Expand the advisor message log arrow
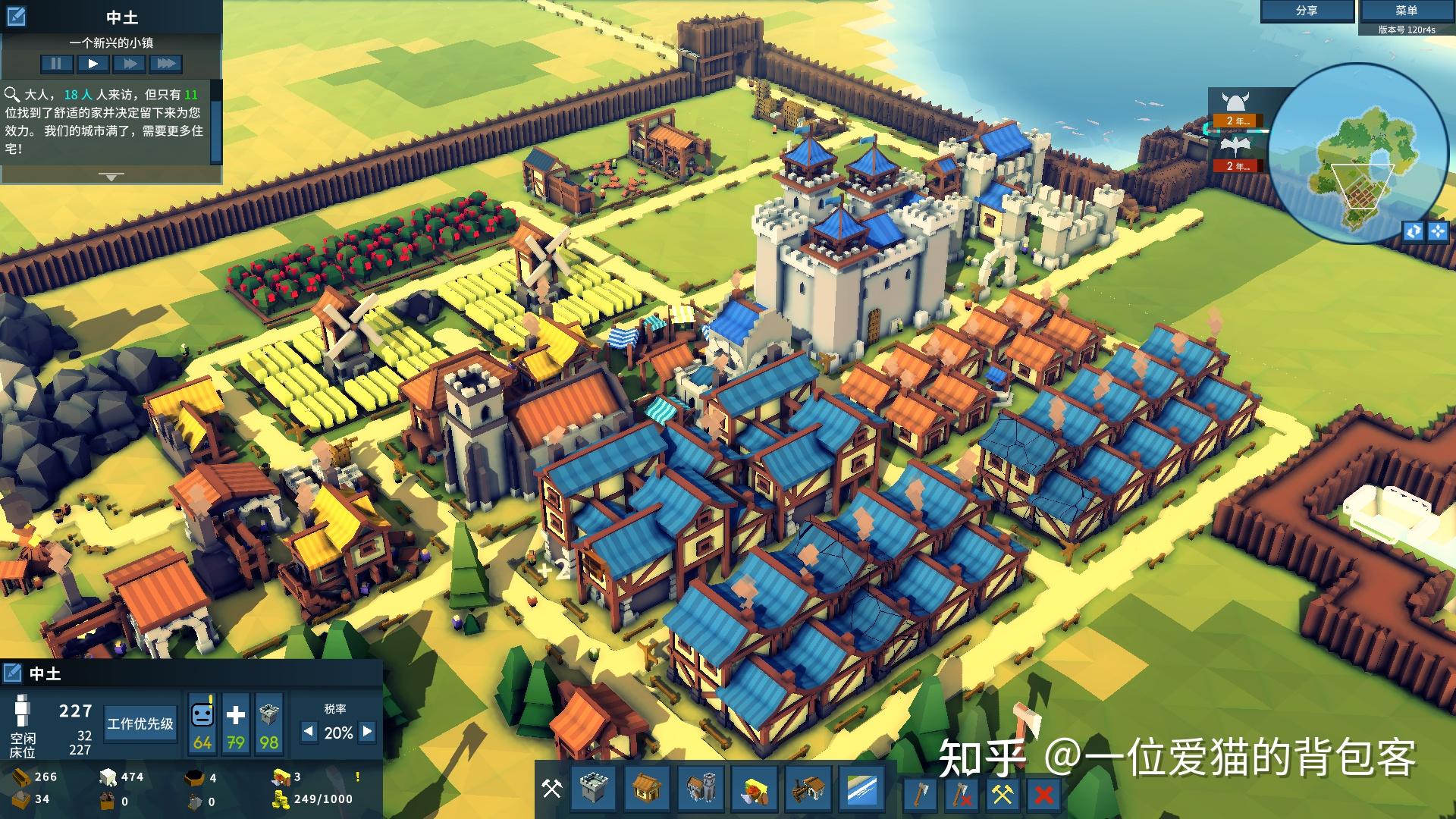This screenshot has width=1456, height=819. pos(111,177)
